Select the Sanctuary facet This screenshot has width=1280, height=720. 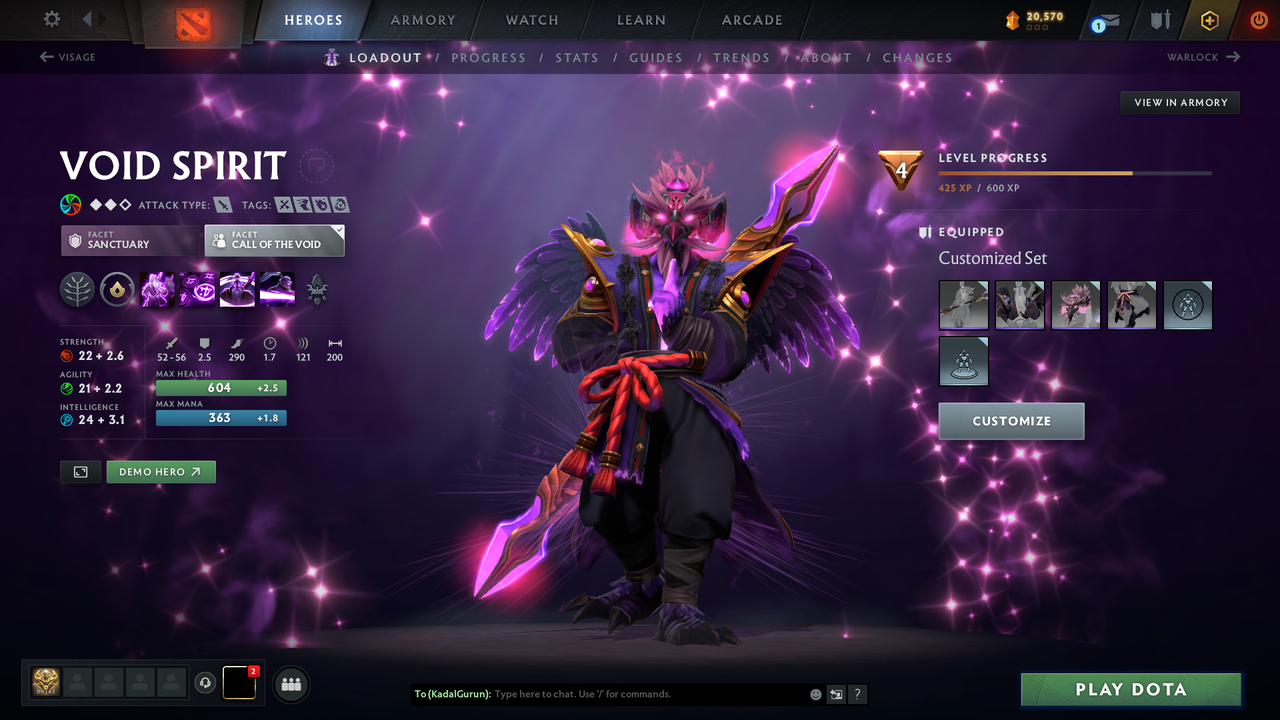[x=130, y=240]
